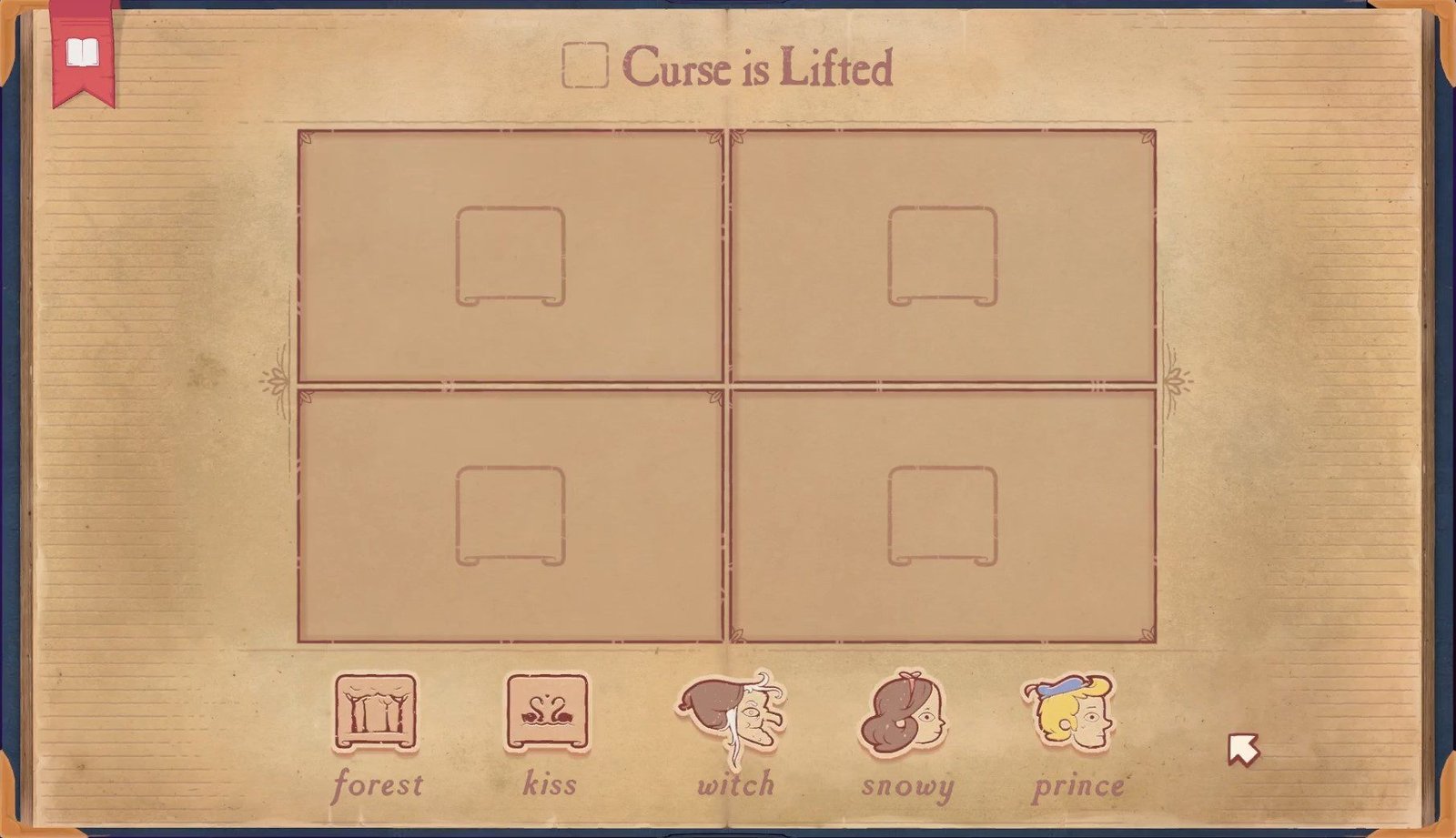Check the Curse is Lifted goal checkbox
This screenshot has height=838, width=1456.
(x=585, y=66)
